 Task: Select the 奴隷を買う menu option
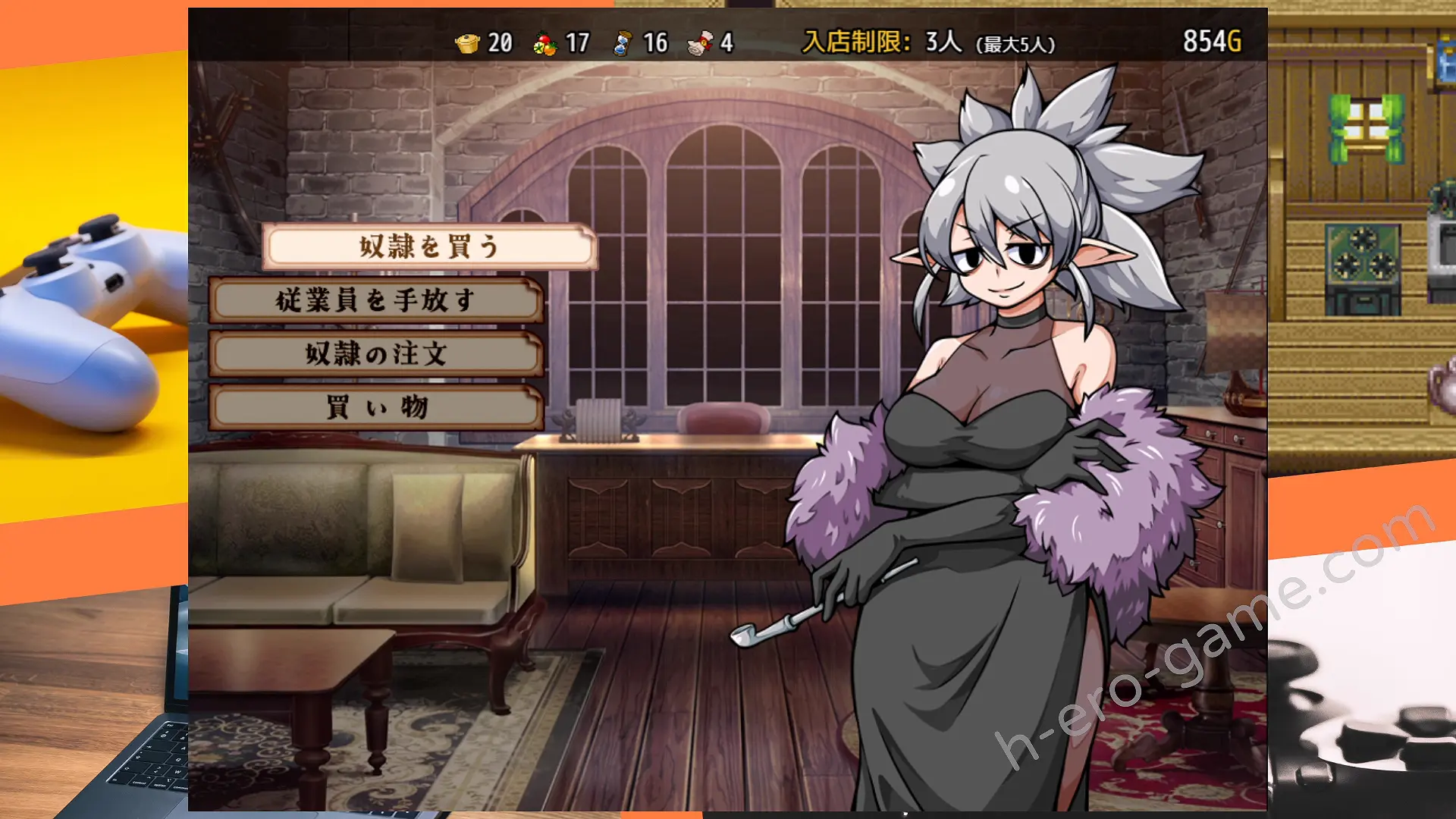pos(429,246)
